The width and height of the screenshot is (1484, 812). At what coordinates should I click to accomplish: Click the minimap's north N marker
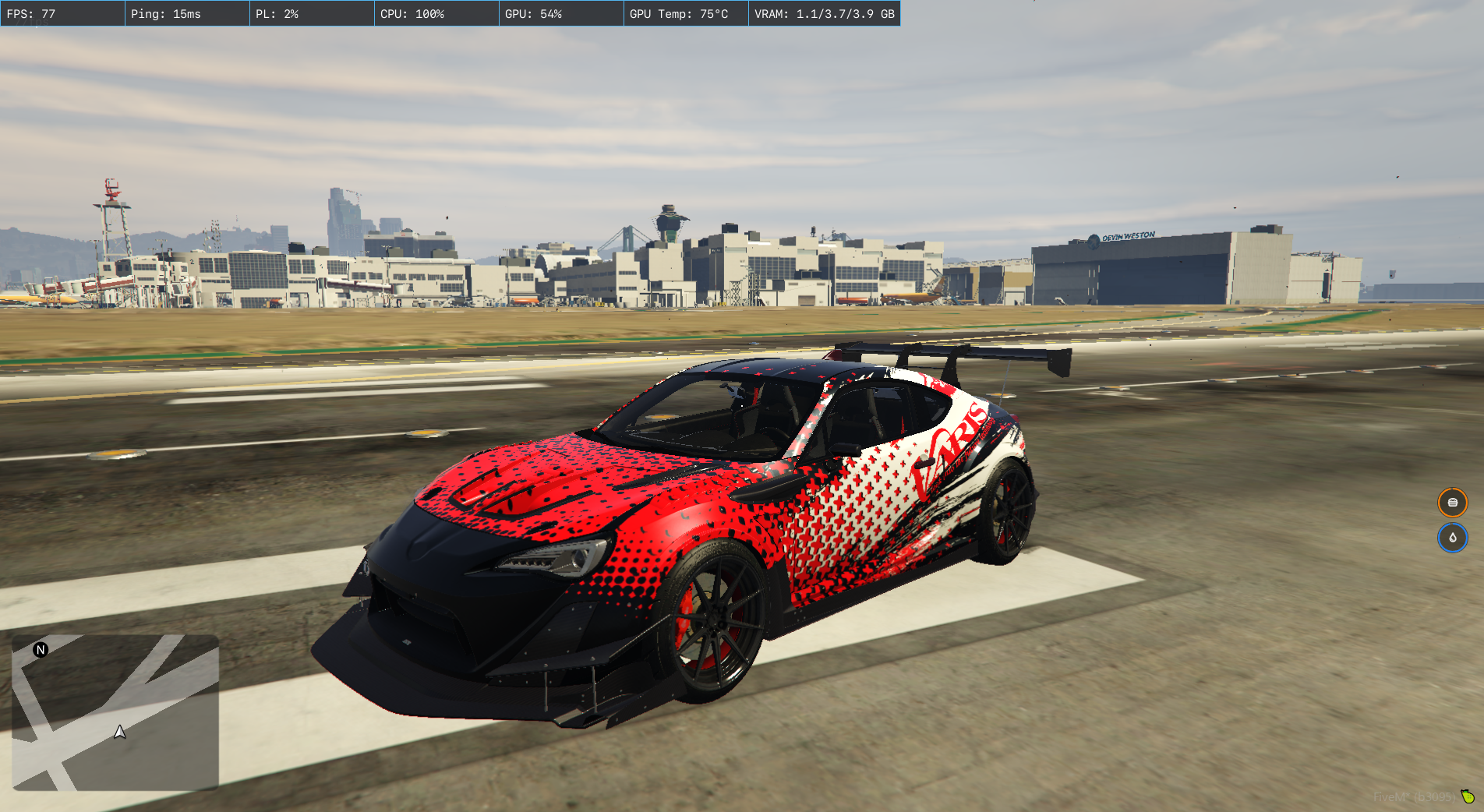coord(41,650)
